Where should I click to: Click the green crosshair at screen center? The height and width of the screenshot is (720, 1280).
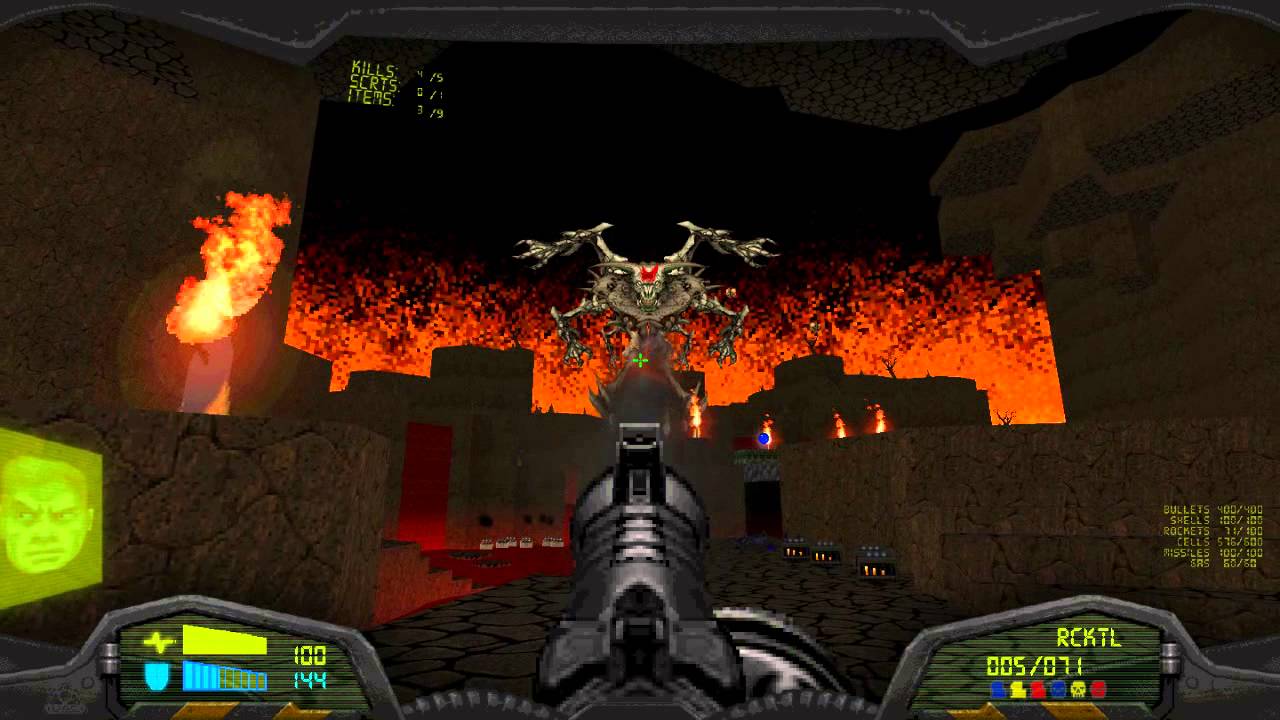[638, 358]
